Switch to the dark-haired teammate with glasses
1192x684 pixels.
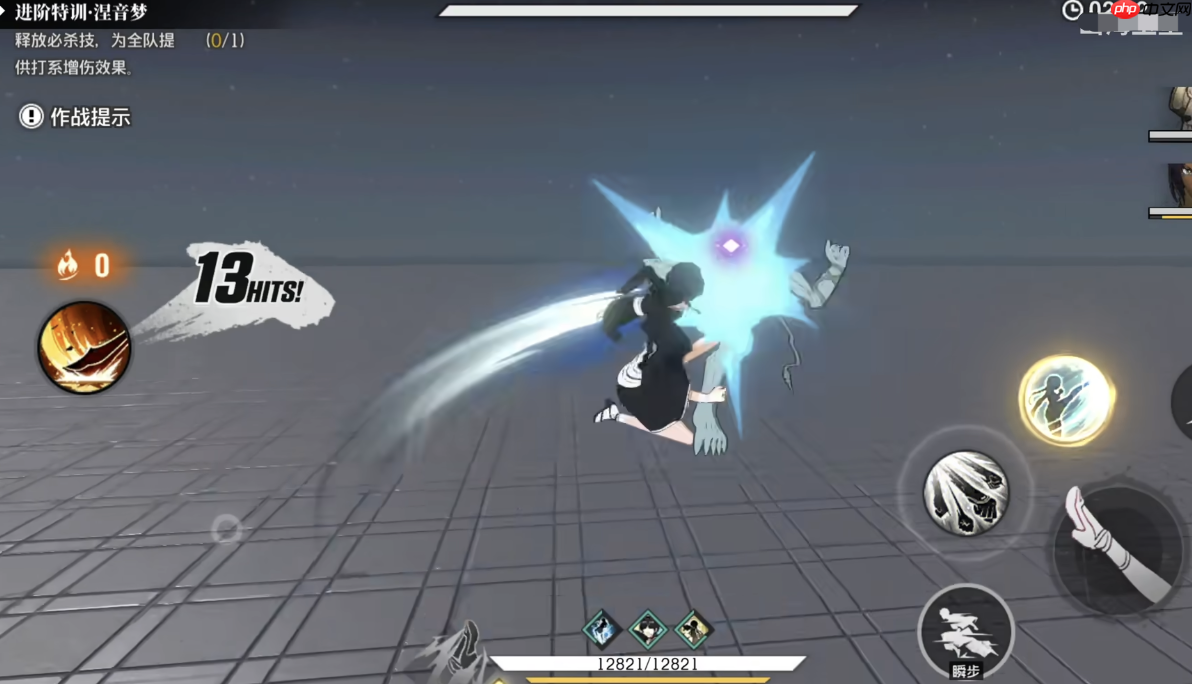coord(1178,187)
